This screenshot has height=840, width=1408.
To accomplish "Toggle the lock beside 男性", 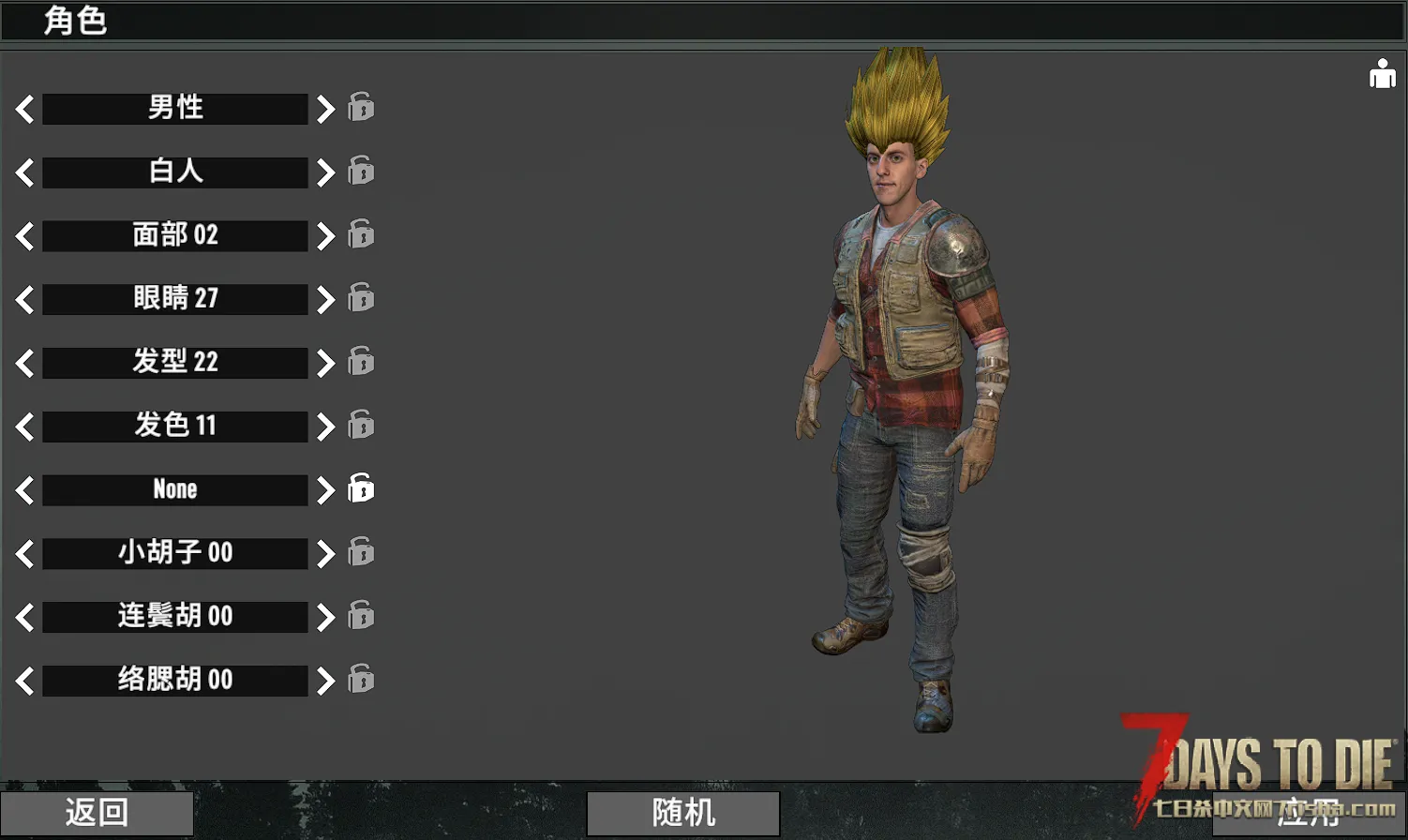I will [361, 107].
